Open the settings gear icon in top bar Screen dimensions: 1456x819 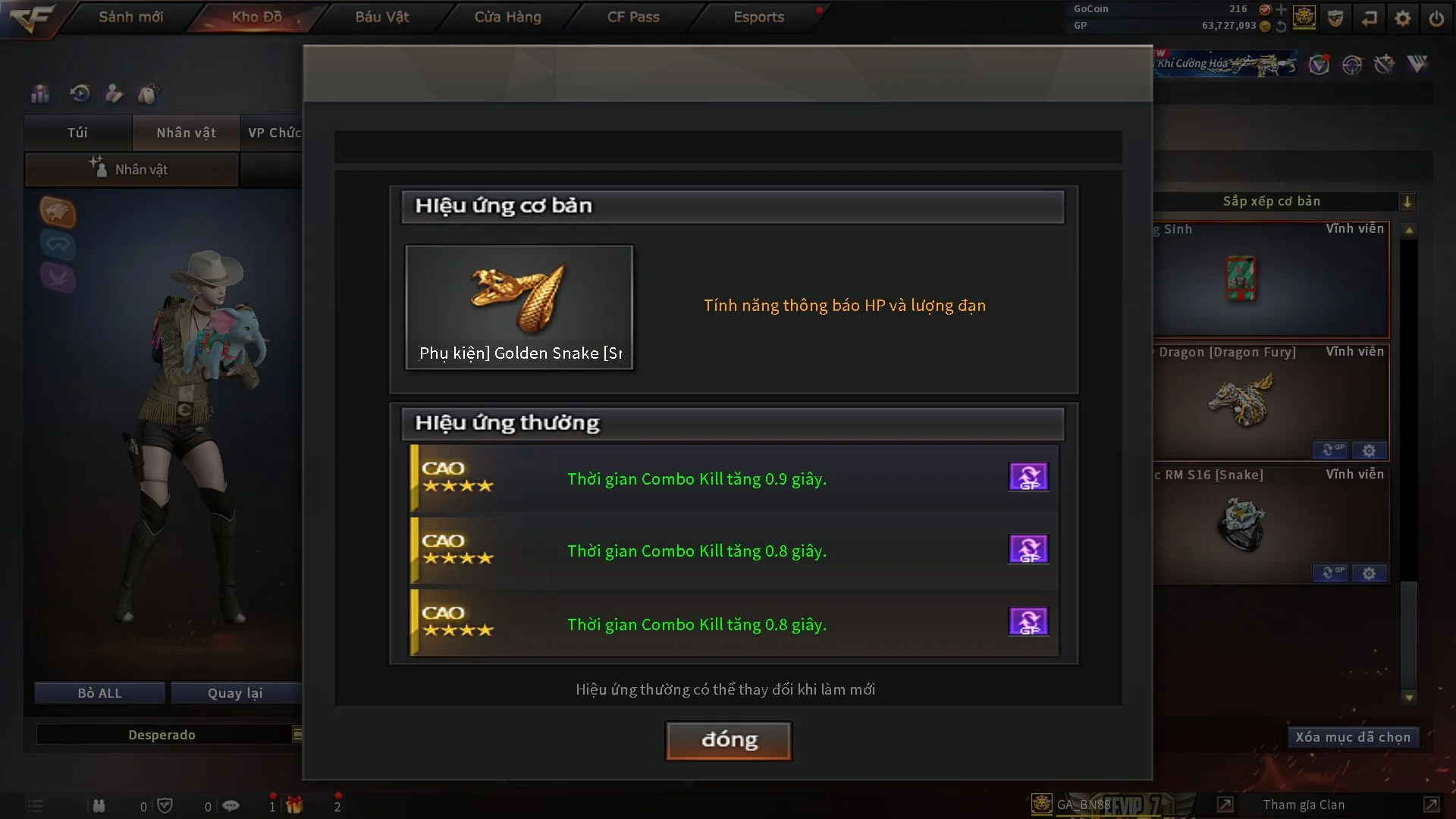point(1402,18)
